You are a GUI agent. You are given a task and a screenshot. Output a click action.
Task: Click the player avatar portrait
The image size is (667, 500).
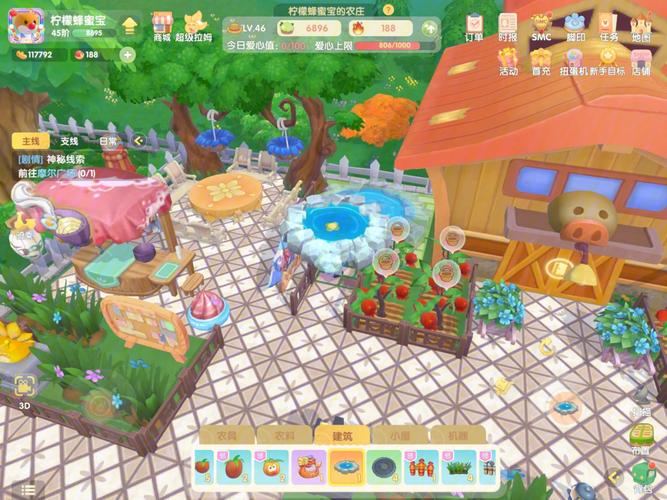27,26
